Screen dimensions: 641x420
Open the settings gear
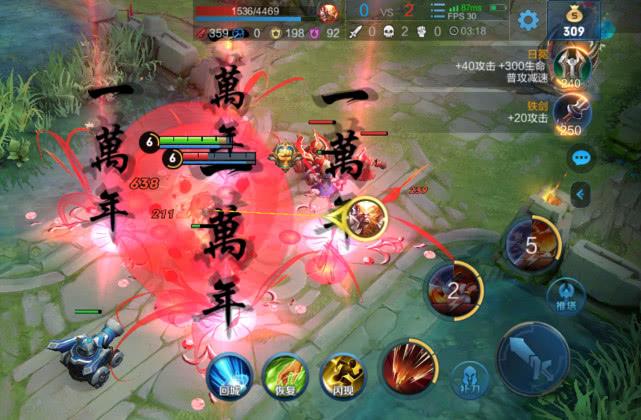[x=528, y=19]
